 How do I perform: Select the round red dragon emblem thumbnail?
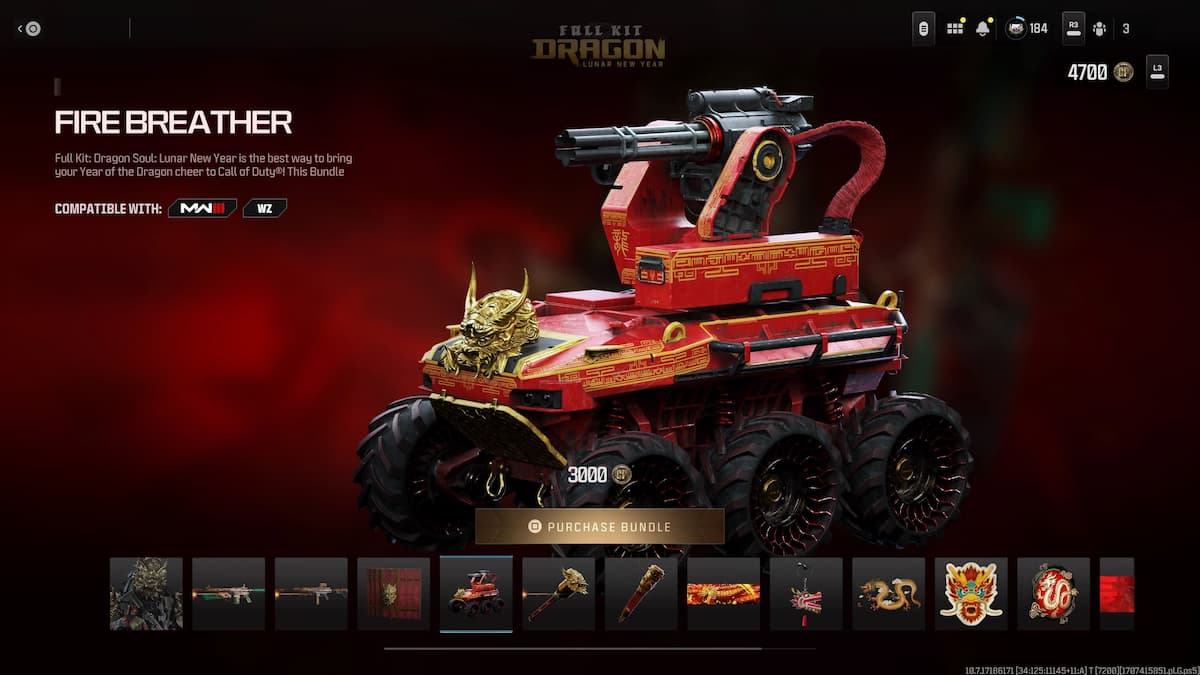point(1053,593)
